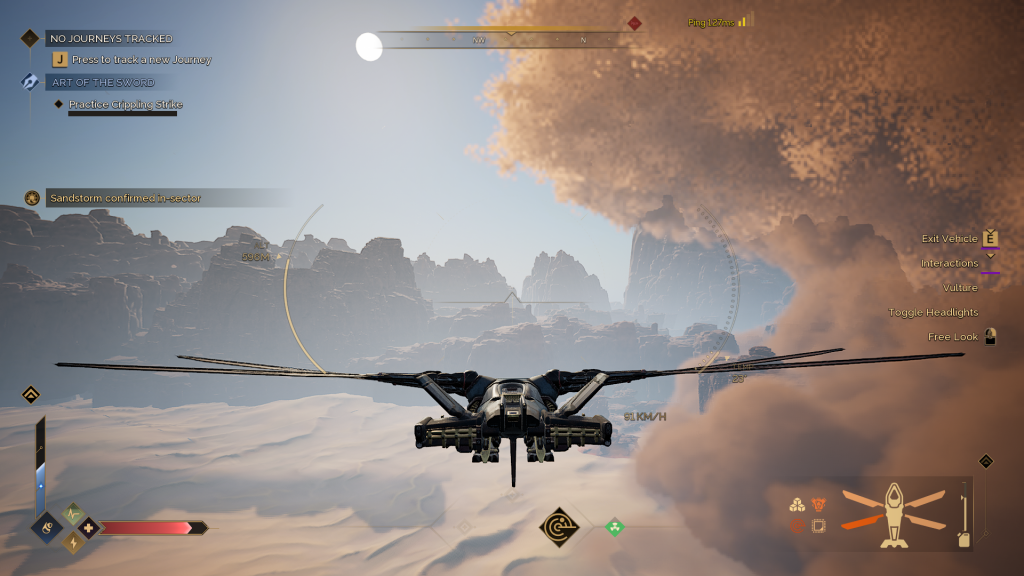Open the vehicle Interactions menu
Screen dimensions: 1024x576
(x=950, y=263)
